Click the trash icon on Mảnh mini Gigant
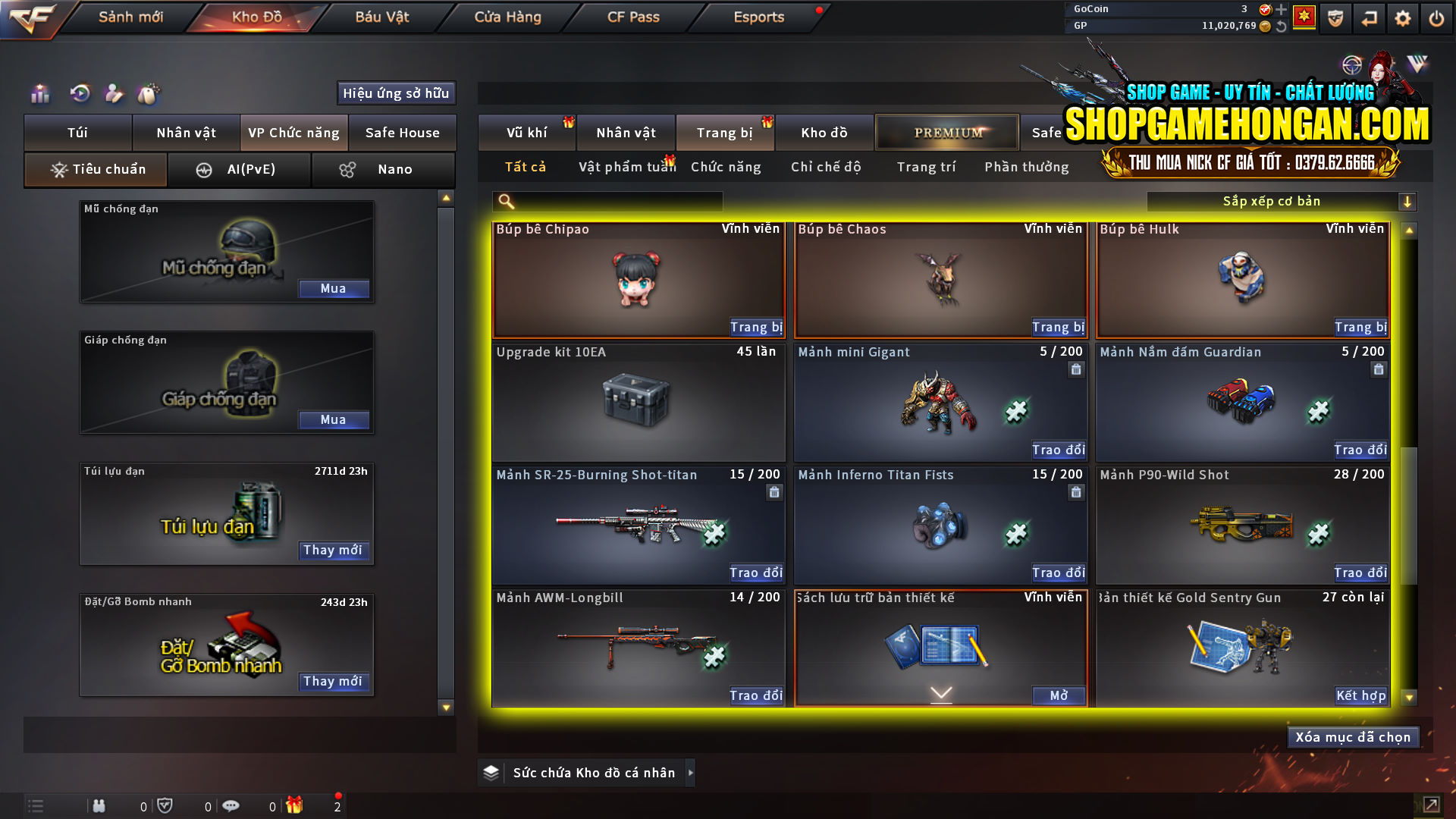 (1076, 369)
